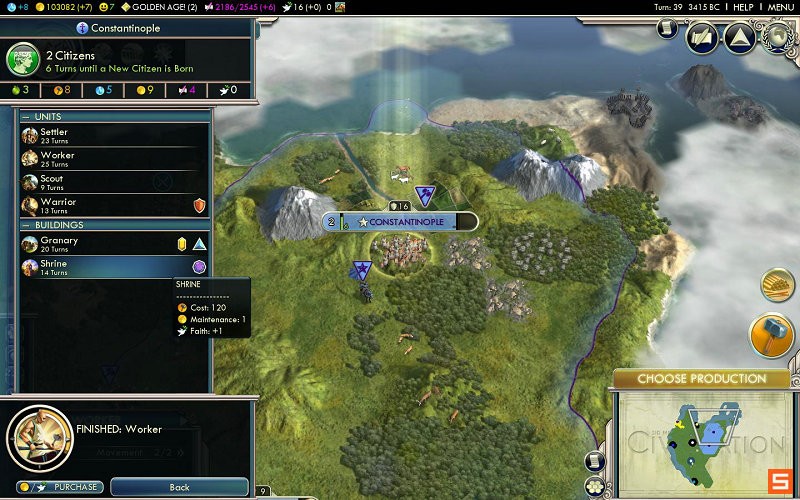
Task: Open the scroll notification log icon
Action: 668,27
